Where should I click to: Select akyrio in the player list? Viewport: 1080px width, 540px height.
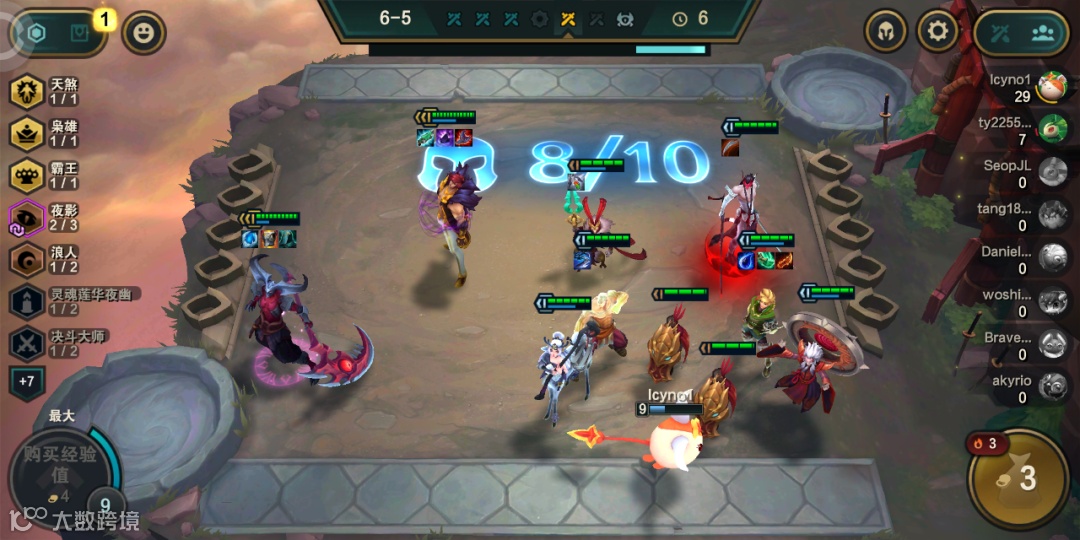click(1020, 387)
